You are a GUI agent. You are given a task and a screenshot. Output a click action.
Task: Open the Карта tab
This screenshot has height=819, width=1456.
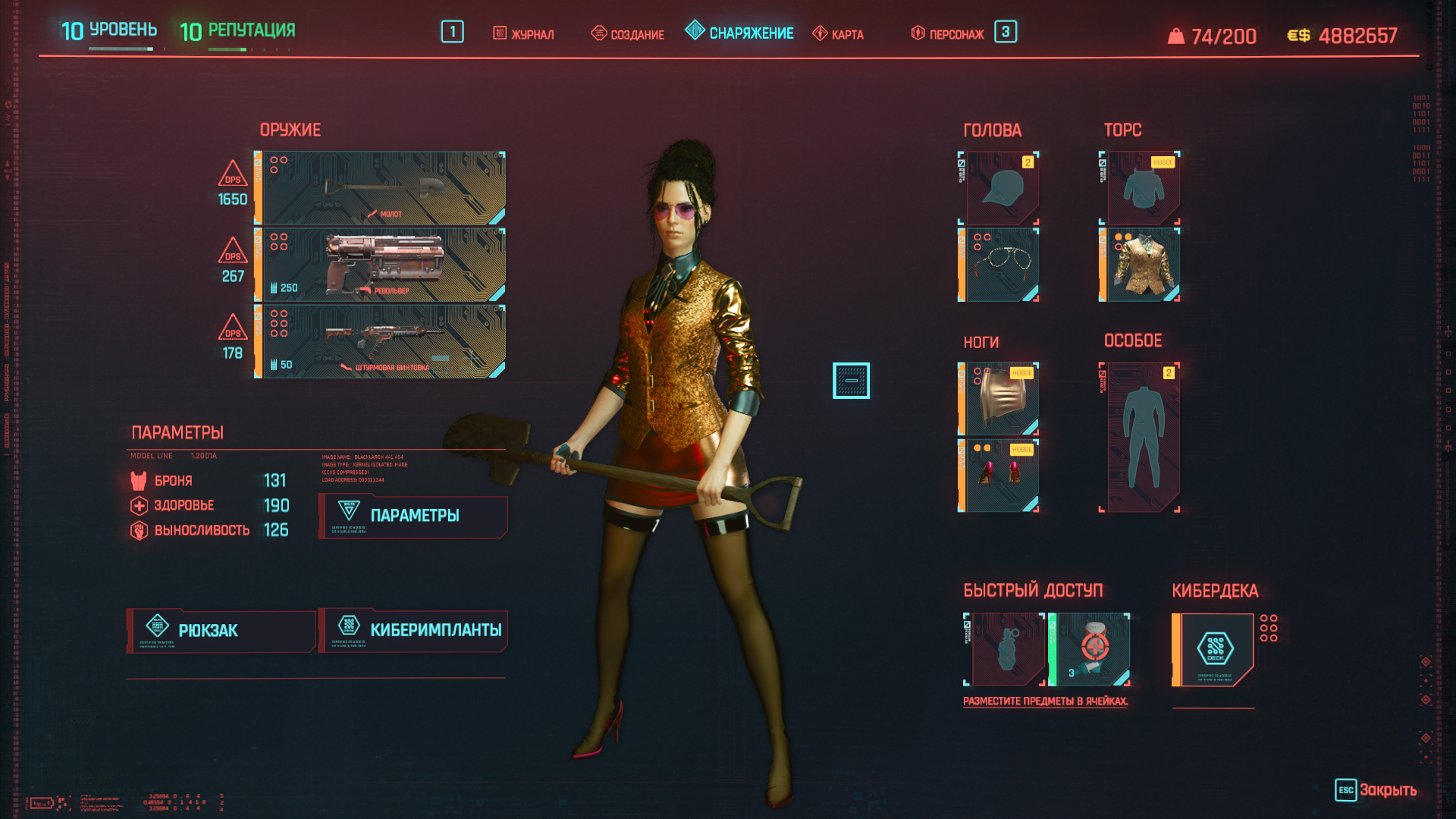[x=839, y=34]
